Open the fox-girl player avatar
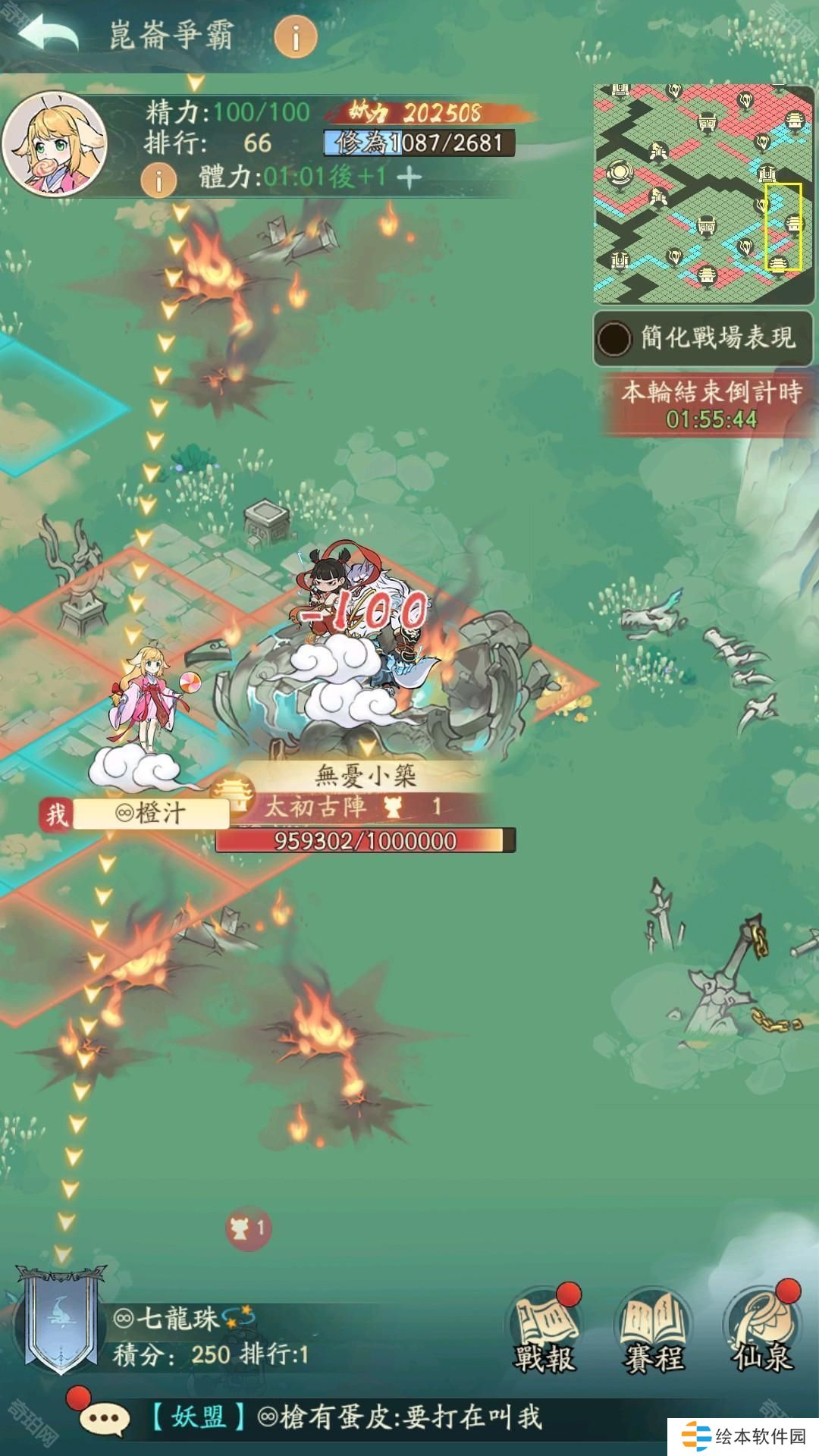 coord(53,144)
